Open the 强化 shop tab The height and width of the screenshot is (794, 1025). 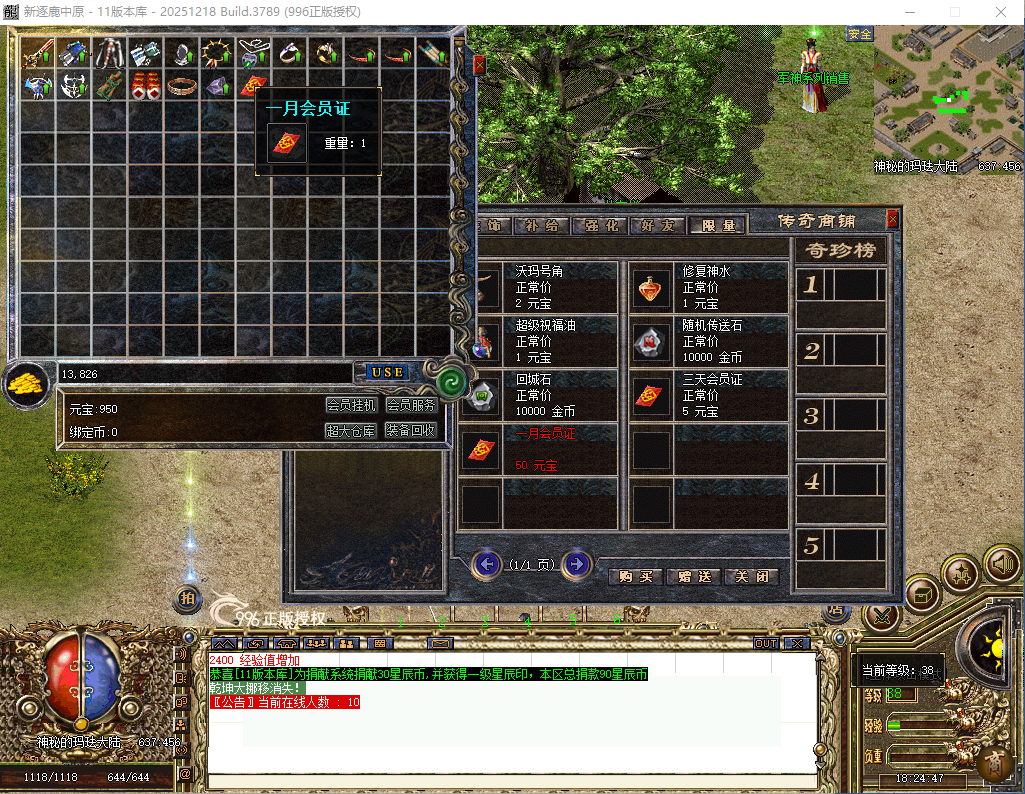[x=604, y=226]
